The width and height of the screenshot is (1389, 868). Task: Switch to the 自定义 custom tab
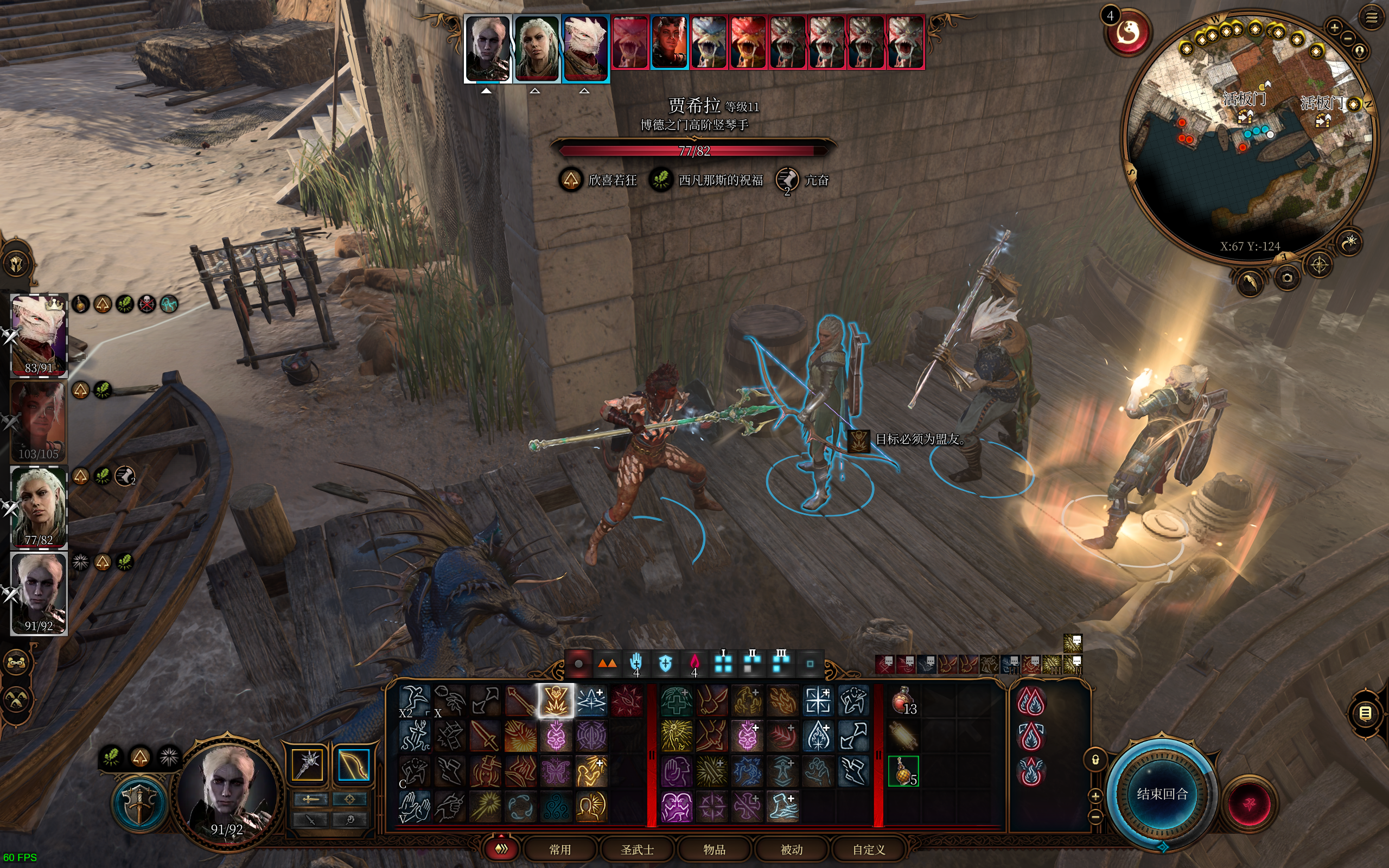(x=869, y=849)
